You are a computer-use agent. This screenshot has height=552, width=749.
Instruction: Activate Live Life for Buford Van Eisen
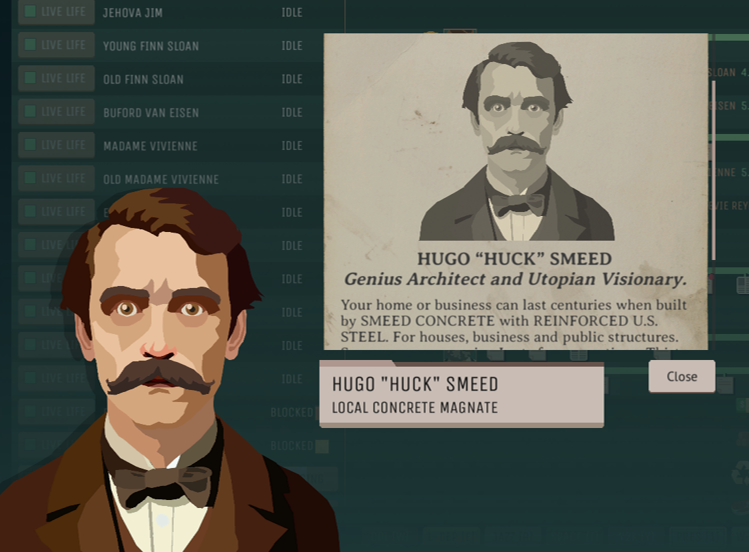(x=56, y=112)
